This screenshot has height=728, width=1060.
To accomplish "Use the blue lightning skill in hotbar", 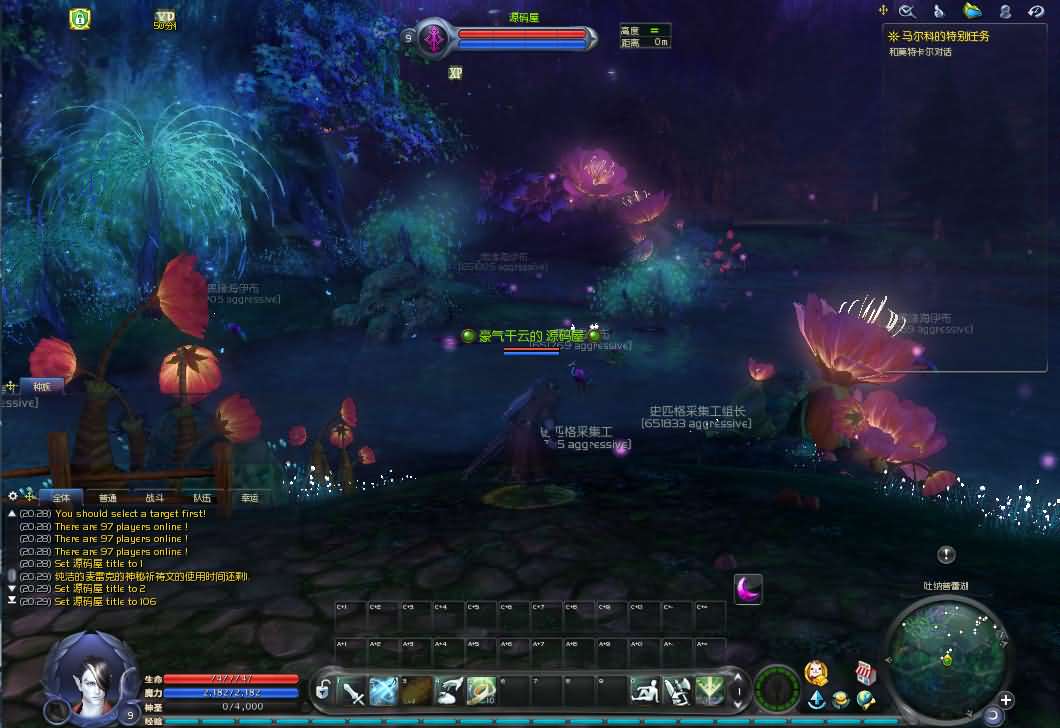I will [385, 689].
